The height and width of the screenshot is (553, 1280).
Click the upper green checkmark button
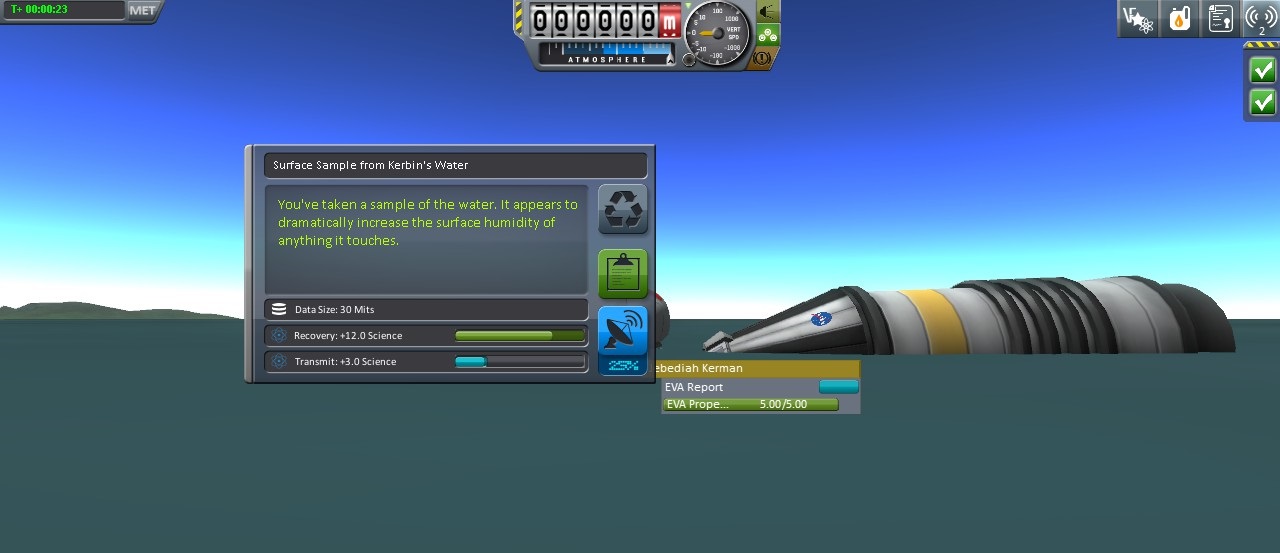pos(1262,70)
